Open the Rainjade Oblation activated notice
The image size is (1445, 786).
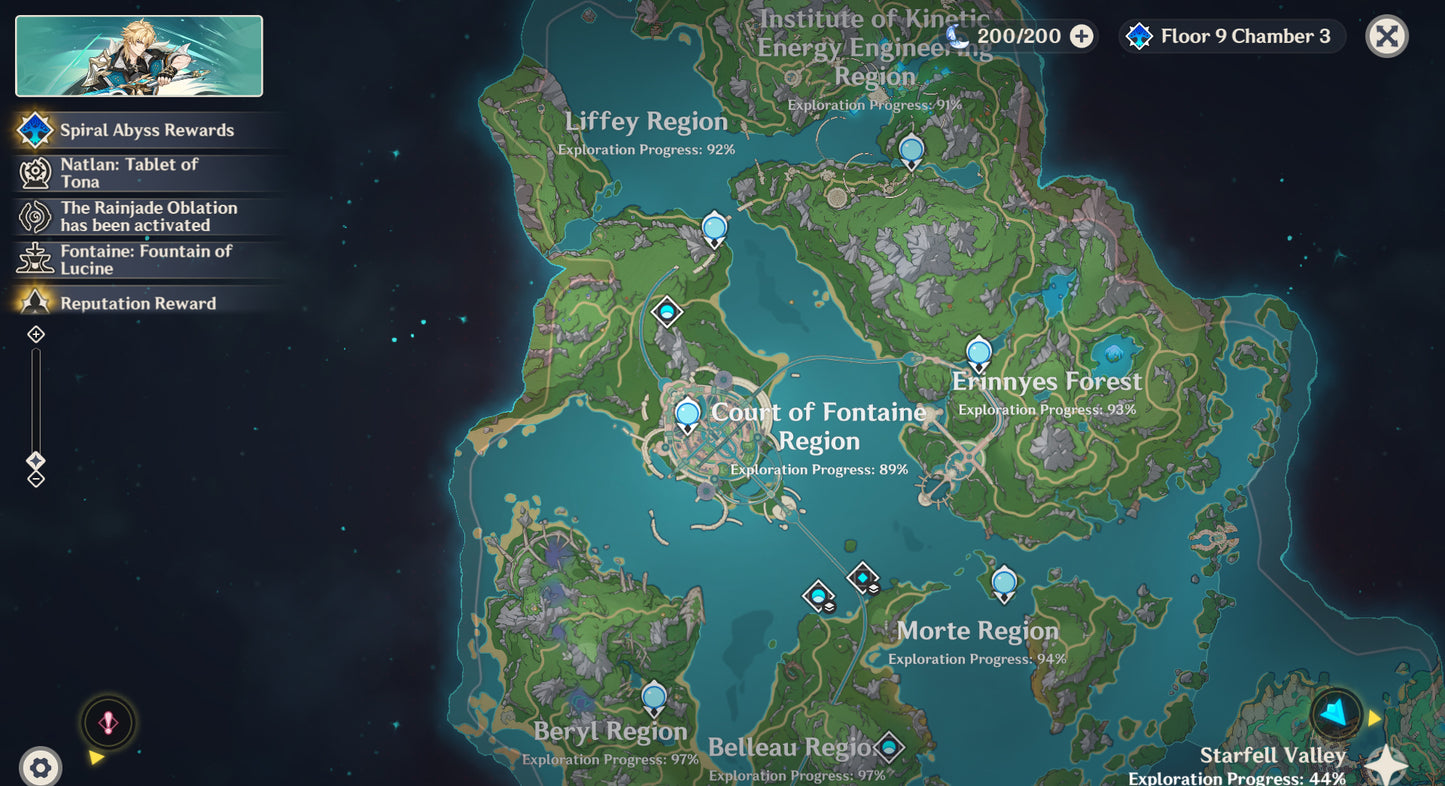click(x=148, y=216)
